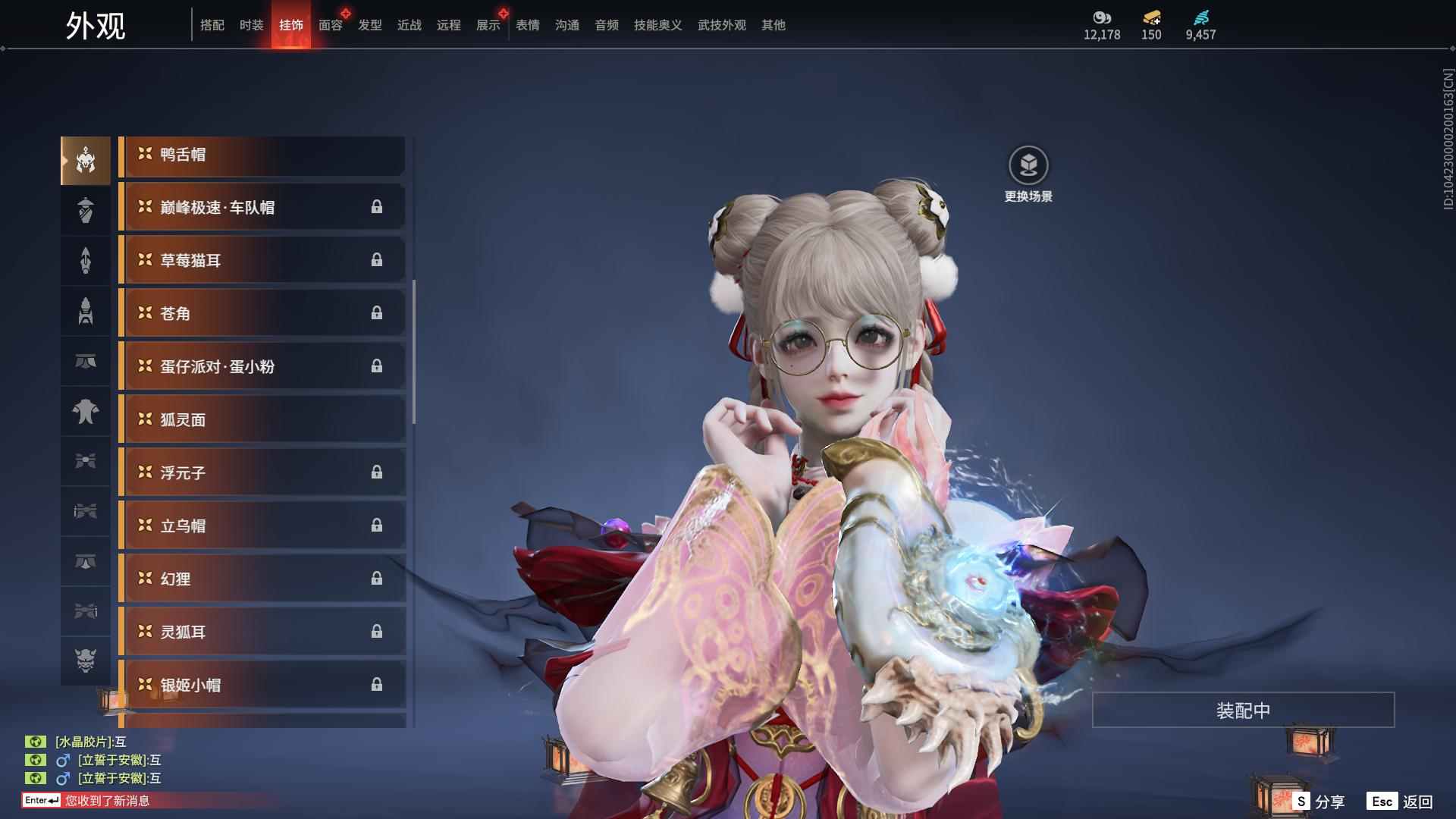Open the new message chat notification
This screenshot has height=819, width=1456.
(106, 801)
